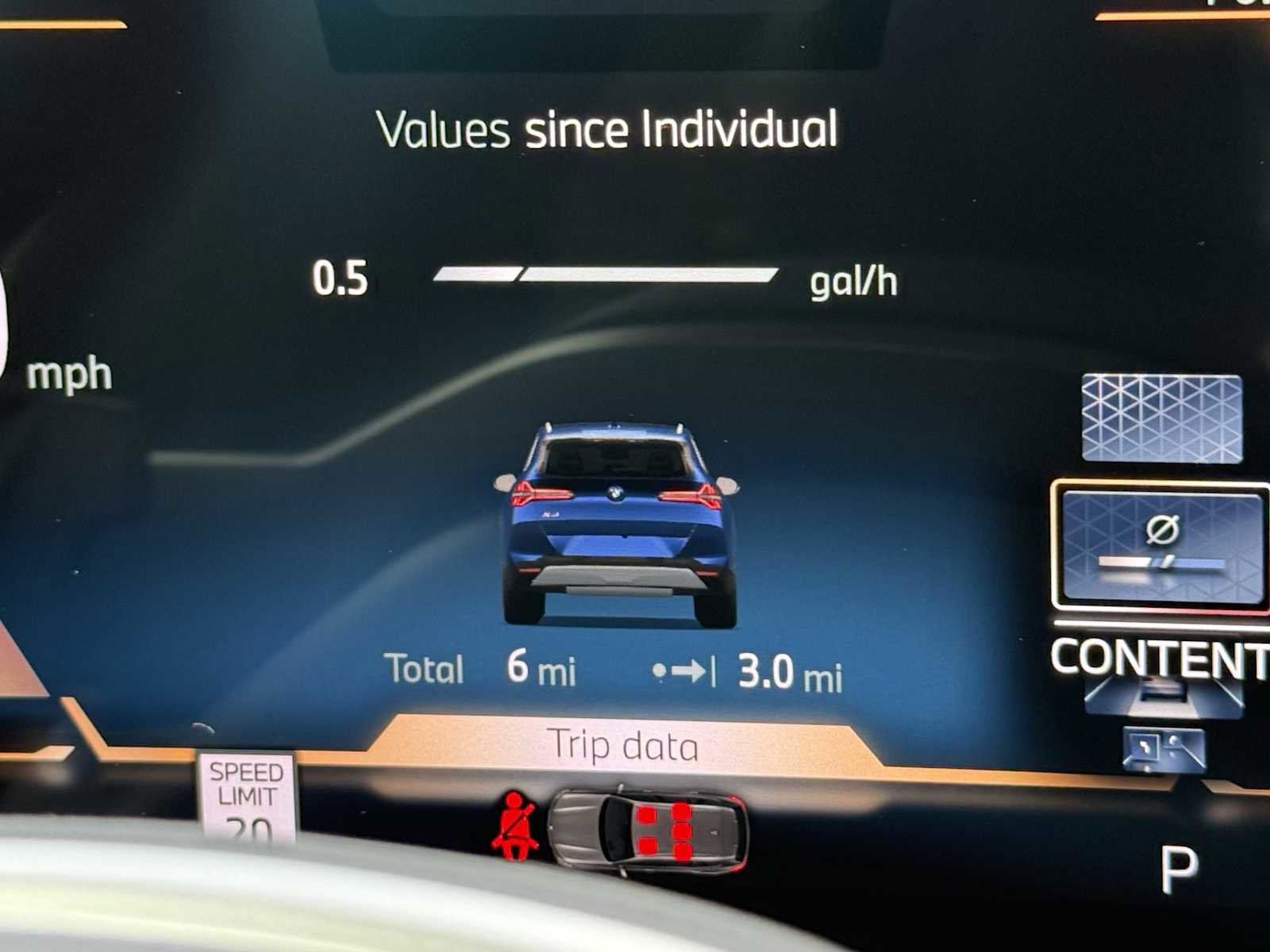Open the Trip data tab
1270x952 pixels.
pos(624,746)
